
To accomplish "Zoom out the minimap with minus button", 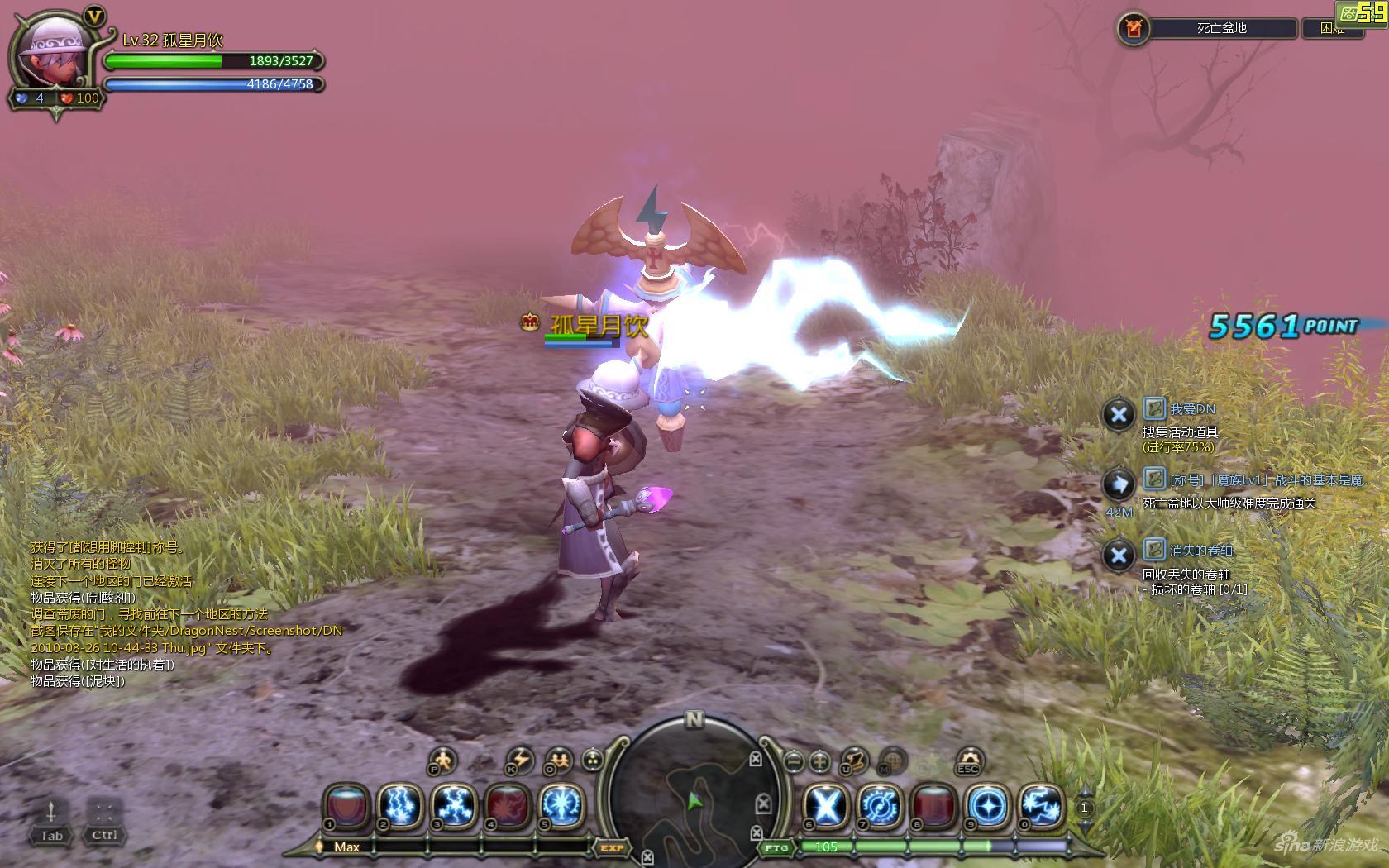I will (x=794, y=760).
